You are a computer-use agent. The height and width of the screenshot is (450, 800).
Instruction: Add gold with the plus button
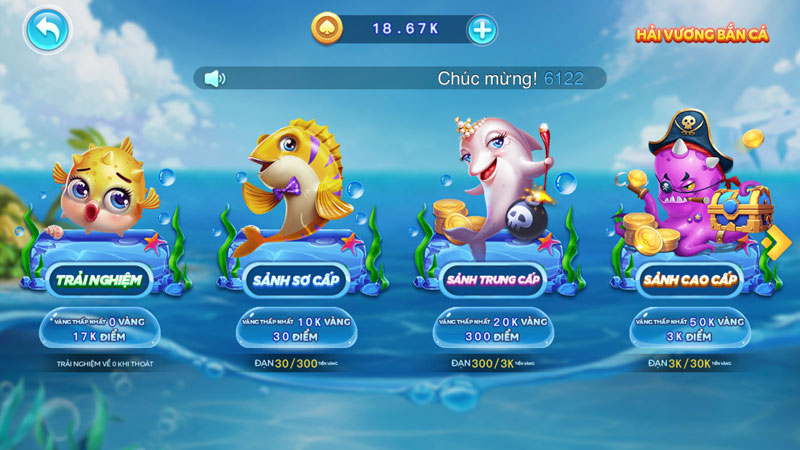pyautogui.click(x=482, y=29)
